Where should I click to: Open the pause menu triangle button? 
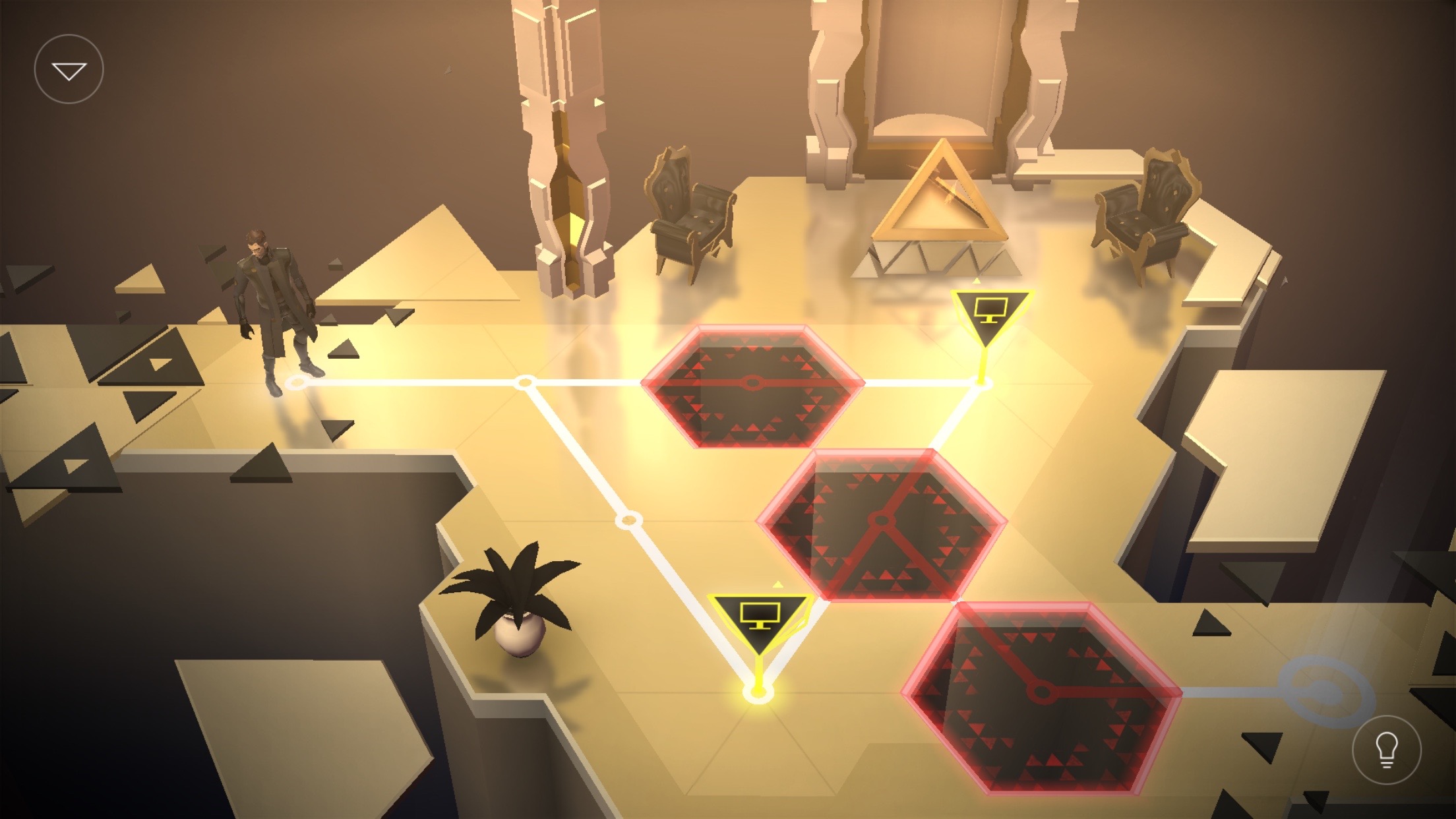[69, 69]
